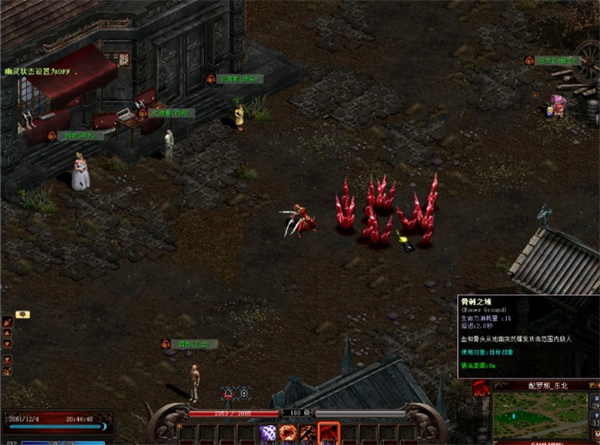This screenshot has width=600, height=445.
Task: Click the small D button above the health bar
Action: 242,393
